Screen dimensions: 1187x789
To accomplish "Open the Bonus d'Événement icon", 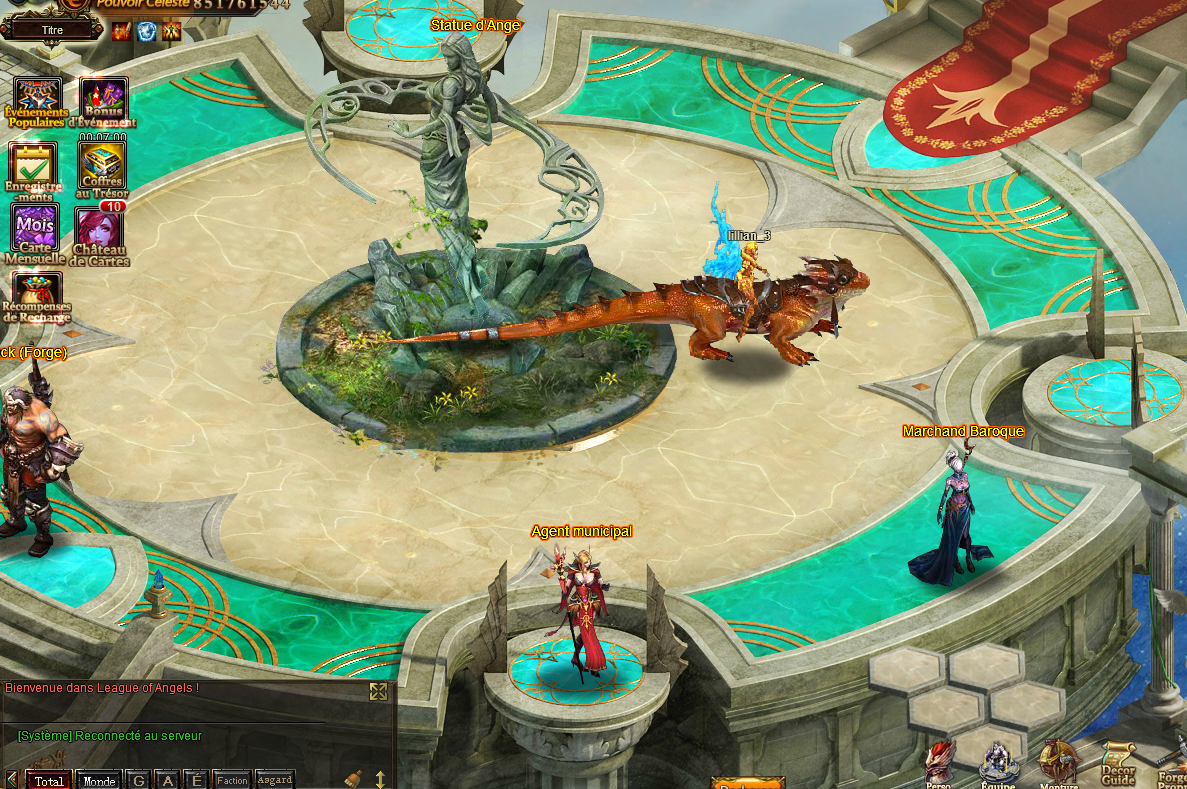I will (x=103, y=99).
